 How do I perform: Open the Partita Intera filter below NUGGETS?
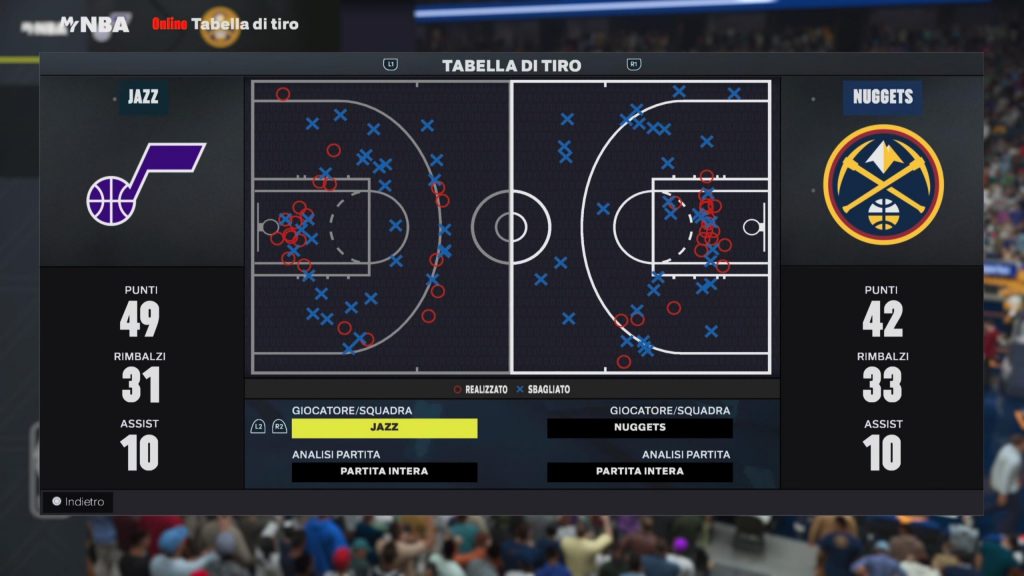point(640,472)
